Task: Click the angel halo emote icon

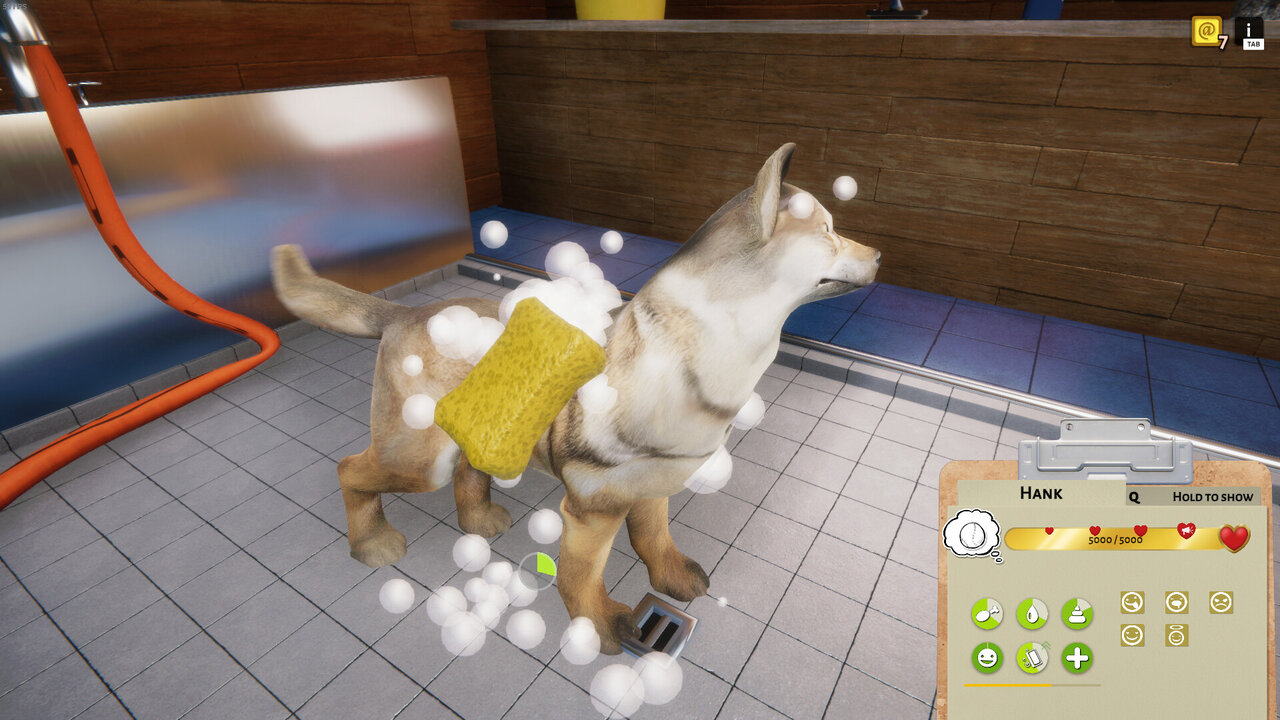Action: point(1175,636)
